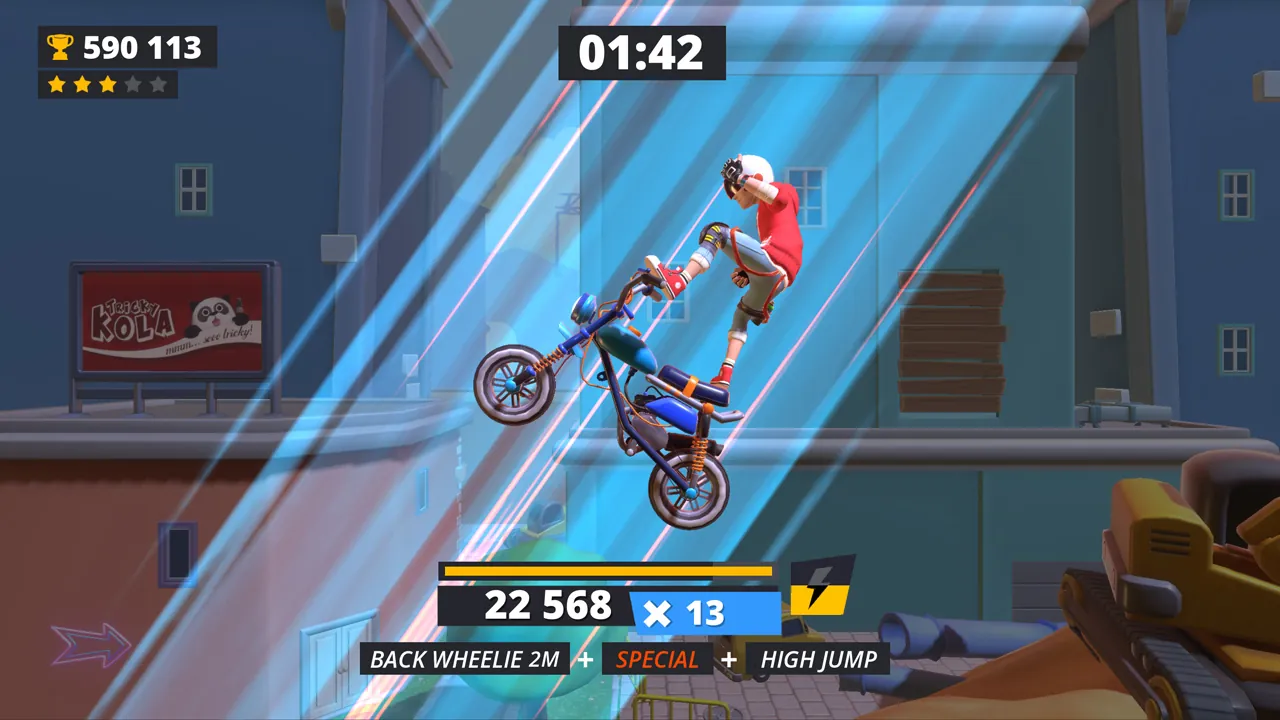
Task: Toggle the SPECIAL trick indicator
Action: click(x=658, y=659)
